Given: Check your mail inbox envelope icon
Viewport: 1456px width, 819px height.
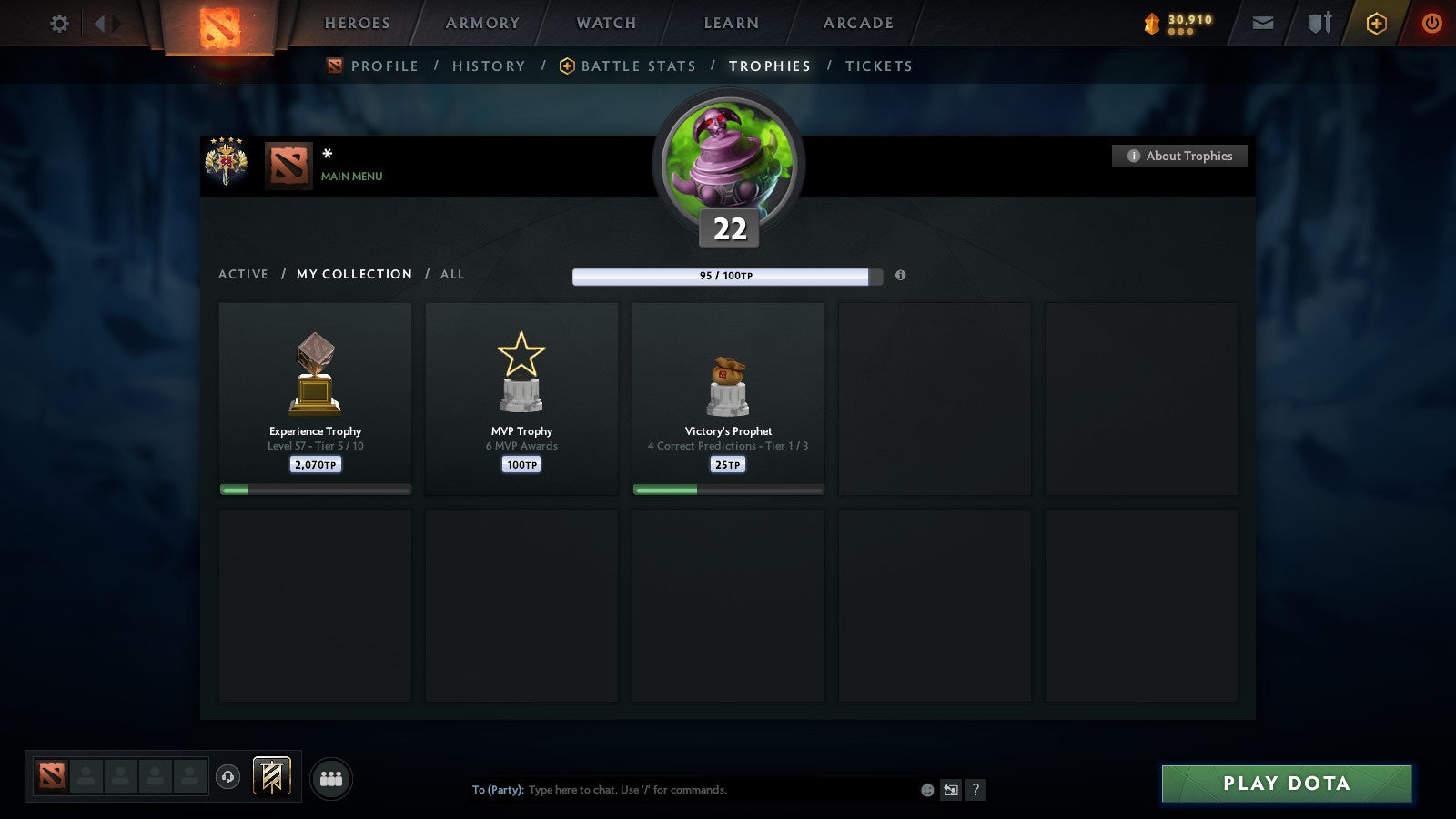Looking at the screenshot, I should (1263, 24).
